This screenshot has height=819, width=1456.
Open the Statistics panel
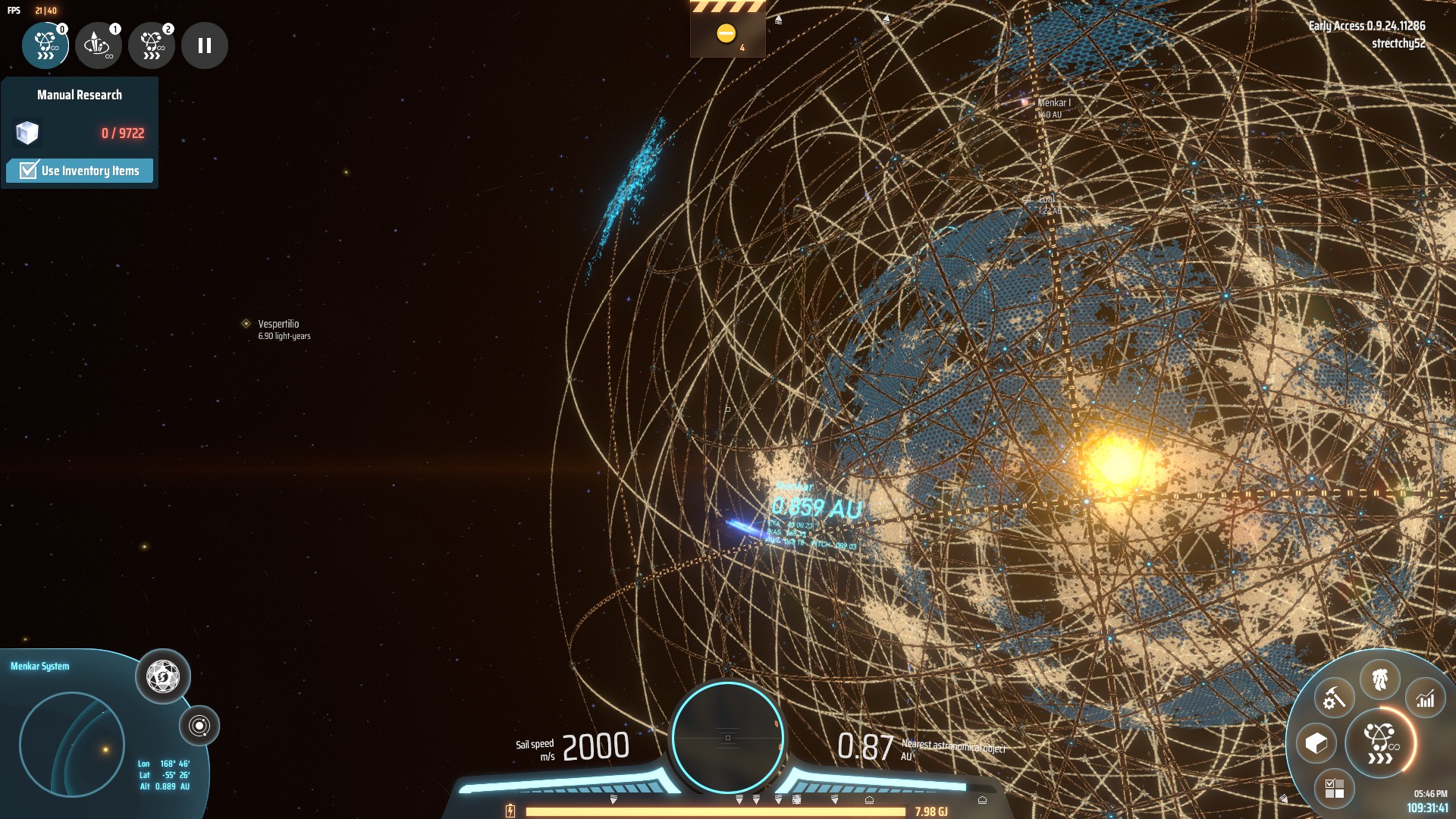point(1426,698)
